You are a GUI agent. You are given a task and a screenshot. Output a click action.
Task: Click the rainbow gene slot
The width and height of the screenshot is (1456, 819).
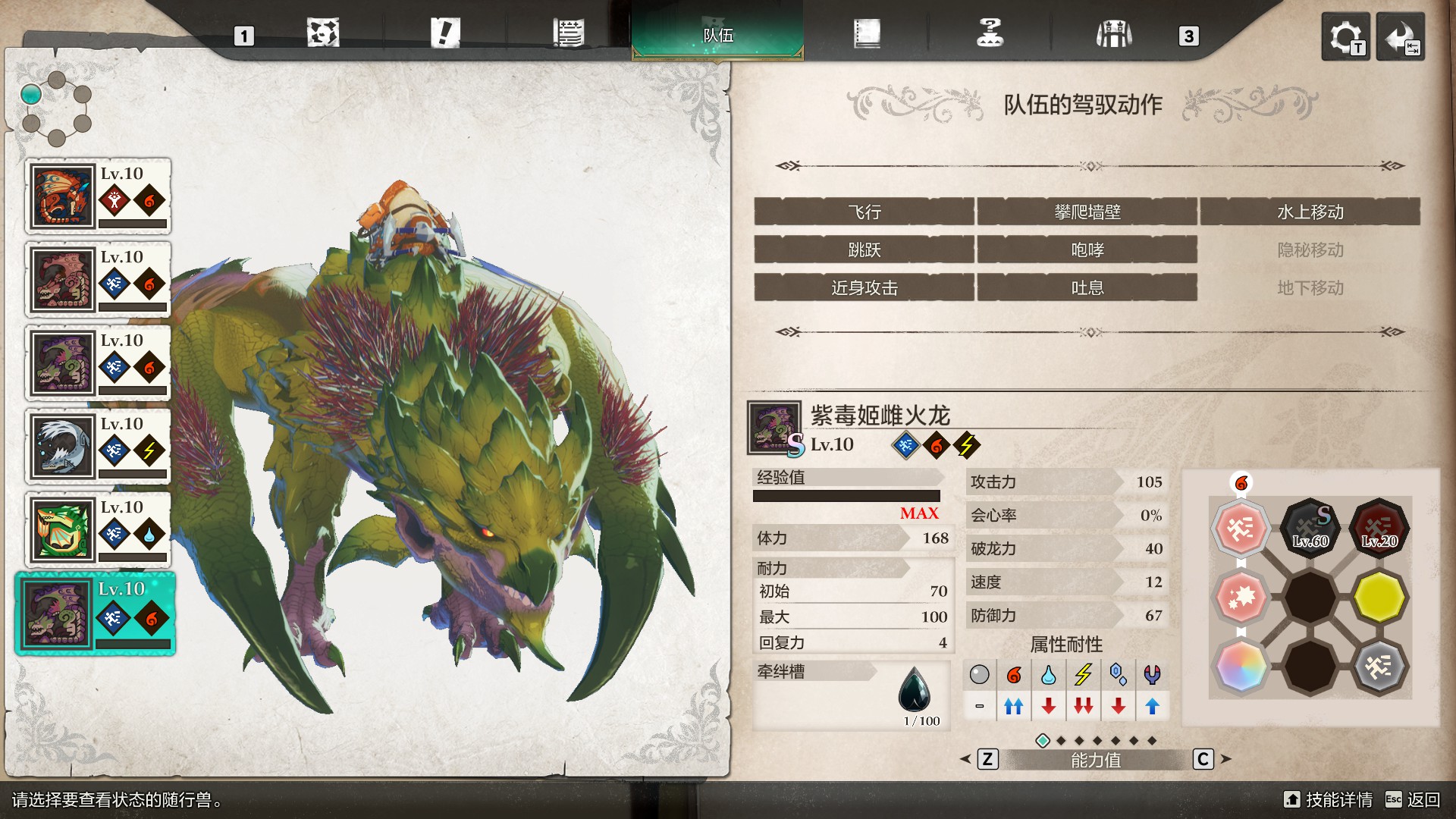click(1241, 667)
